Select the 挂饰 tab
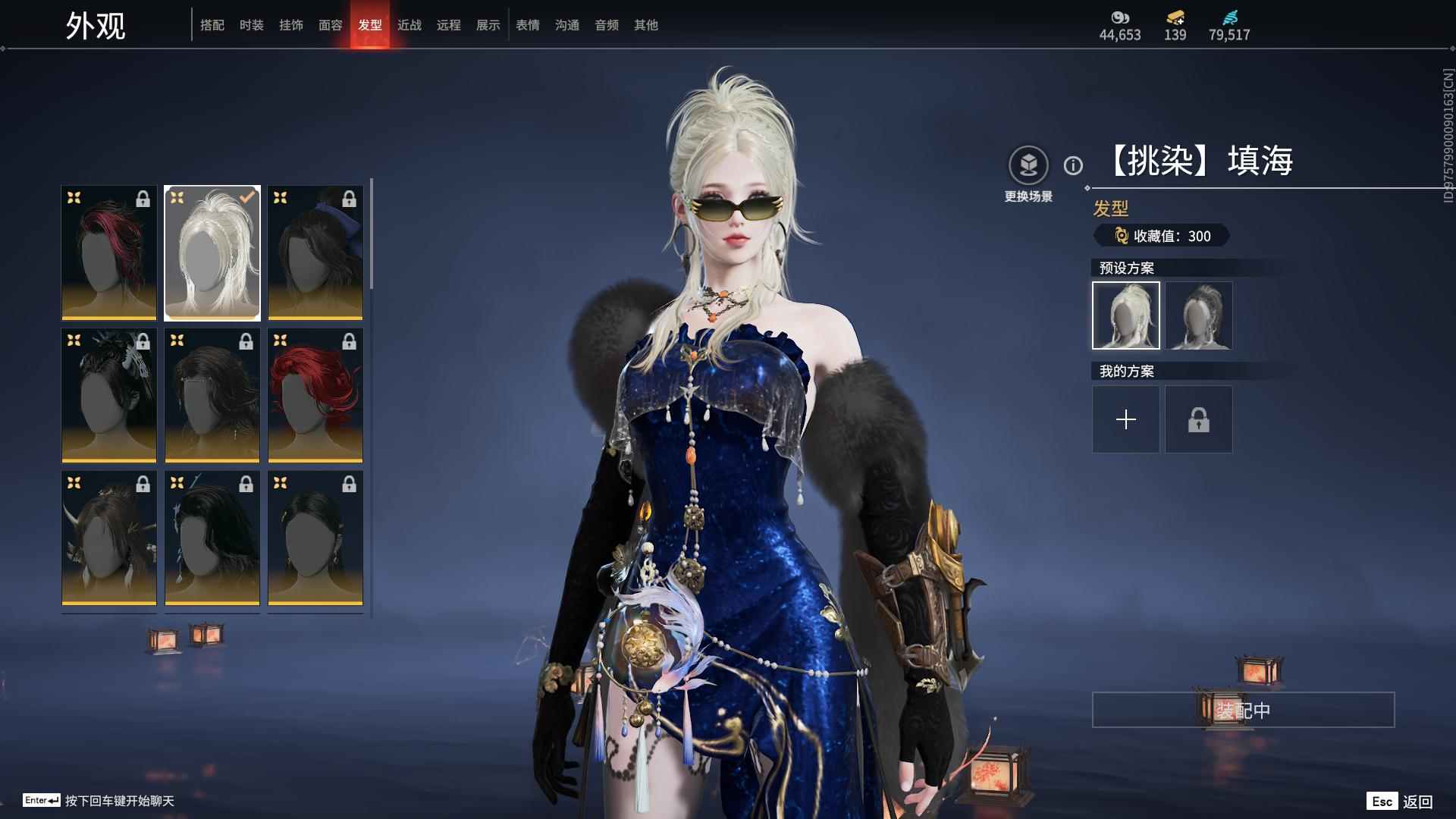The width and height of the screenshot is (1456, 819). click(x=291, y=25)
